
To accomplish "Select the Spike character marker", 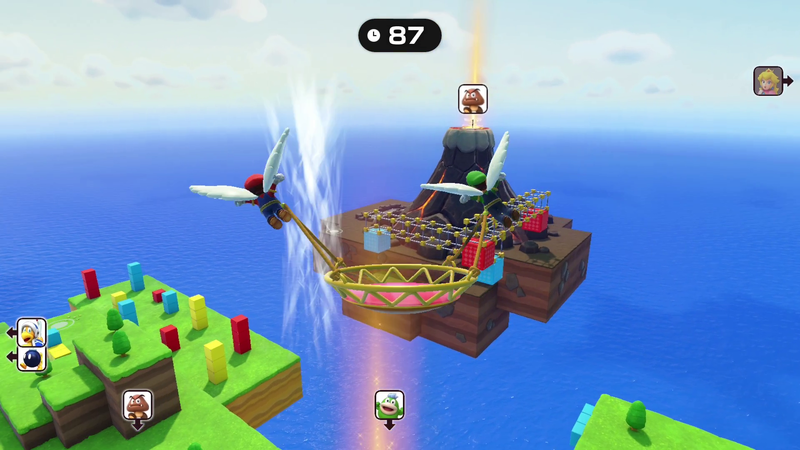I will pyautogui.click(x=389, y=405).
